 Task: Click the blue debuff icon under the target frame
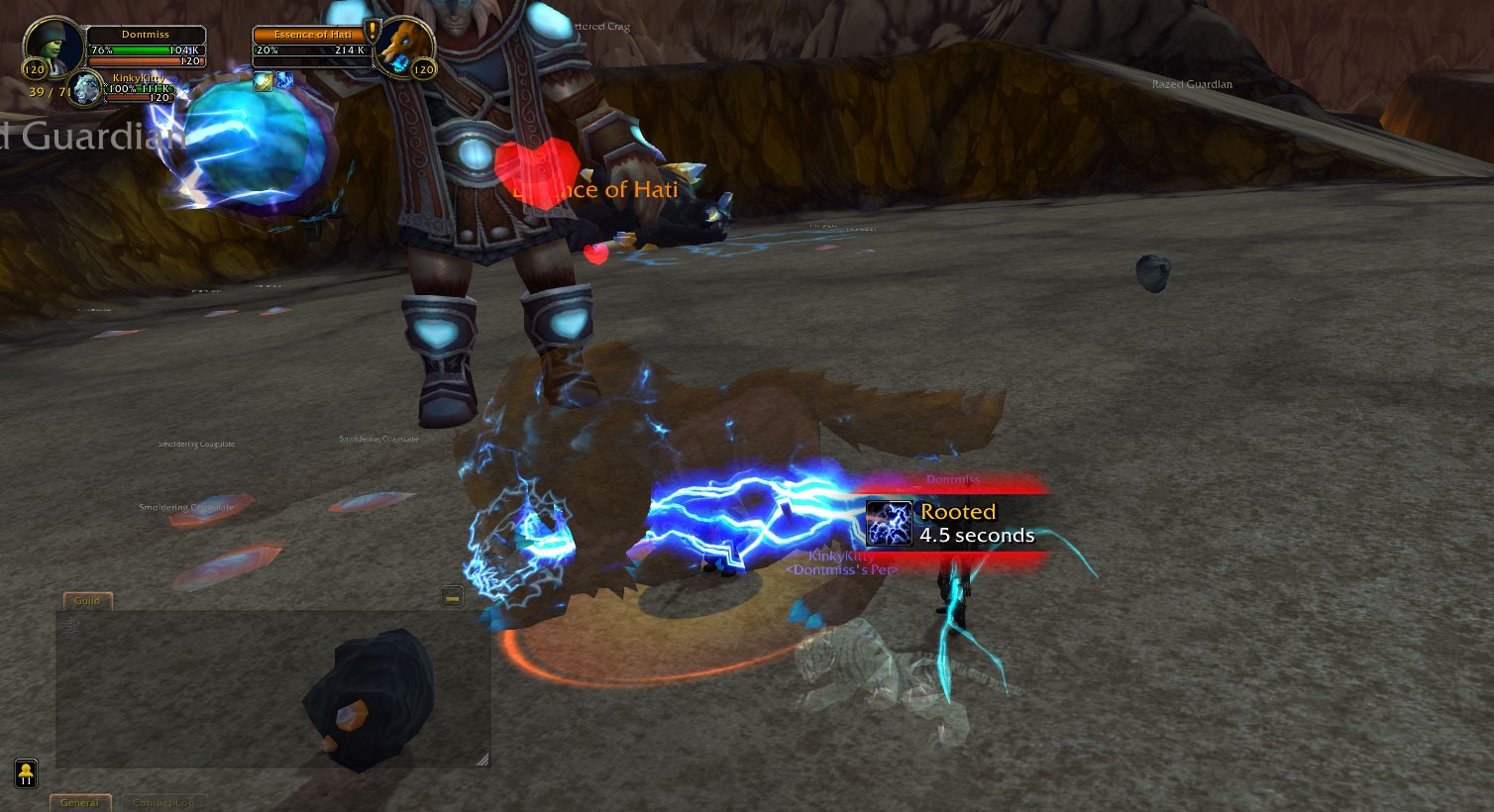[283, 80]
